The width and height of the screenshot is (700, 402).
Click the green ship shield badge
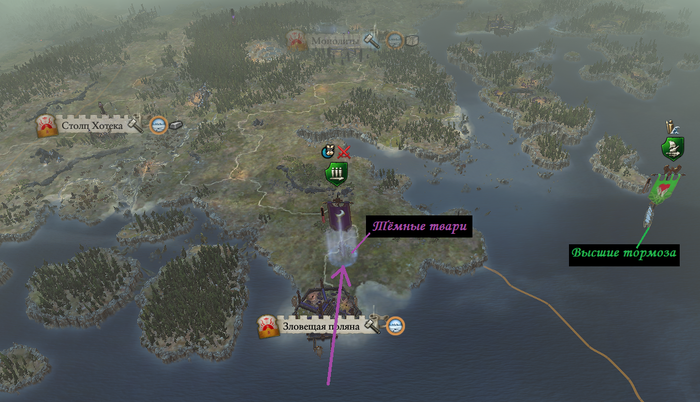[x=672, y=149]
